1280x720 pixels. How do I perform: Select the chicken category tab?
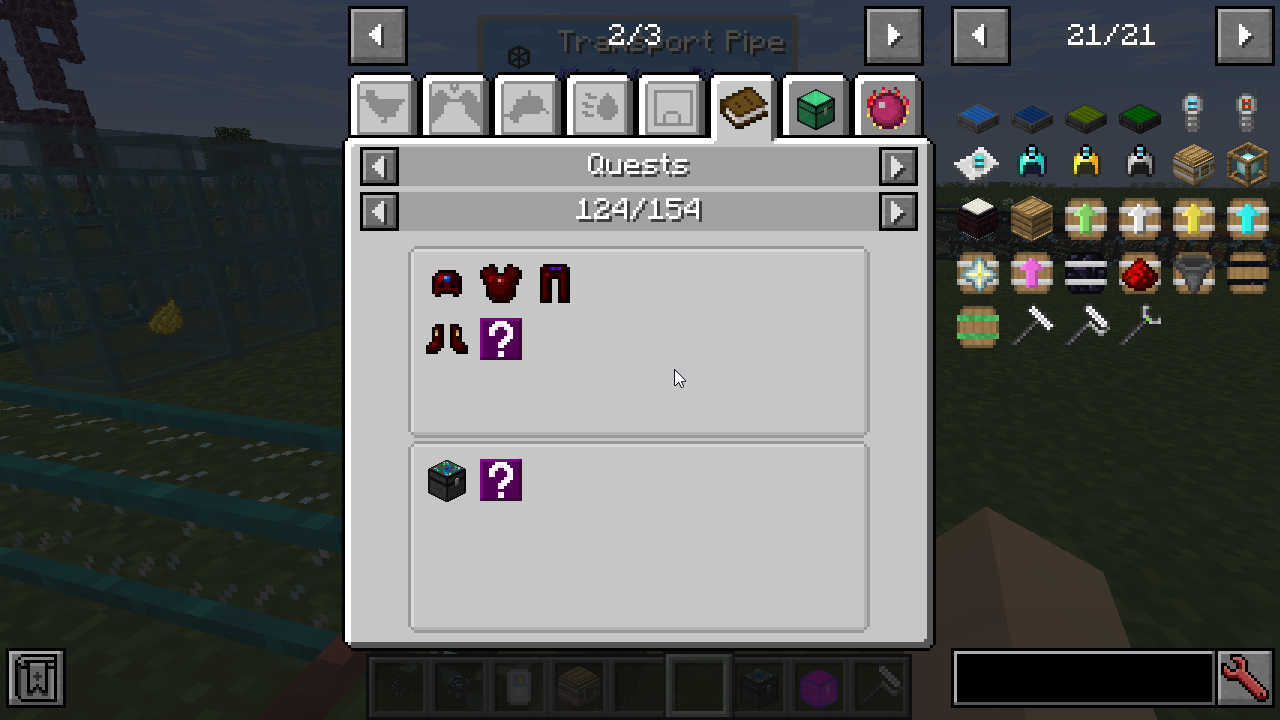384,107
